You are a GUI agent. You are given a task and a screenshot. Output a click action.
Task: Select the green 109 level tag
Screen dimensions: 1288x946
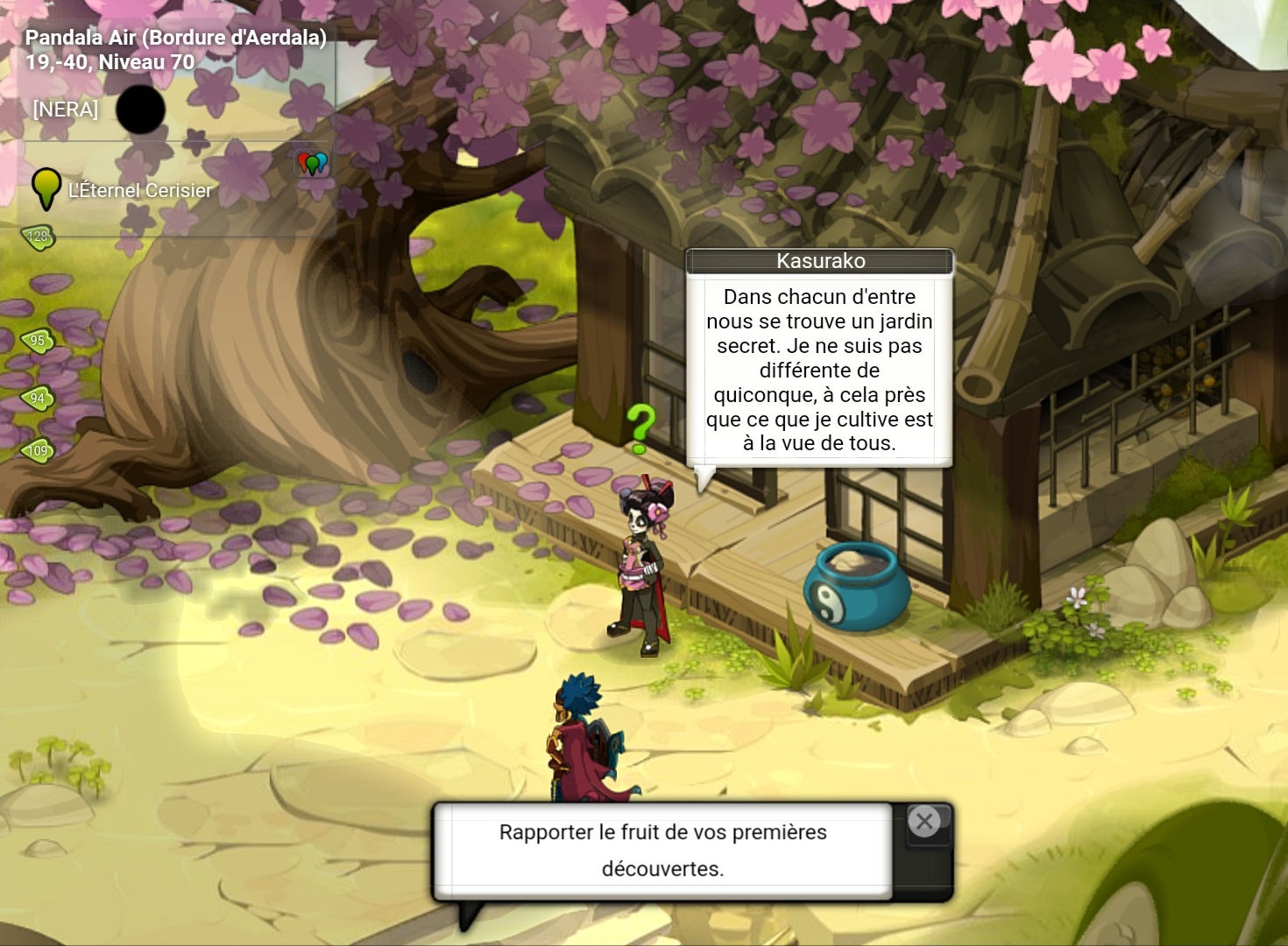pyautogui.click(x=38, y=451)
